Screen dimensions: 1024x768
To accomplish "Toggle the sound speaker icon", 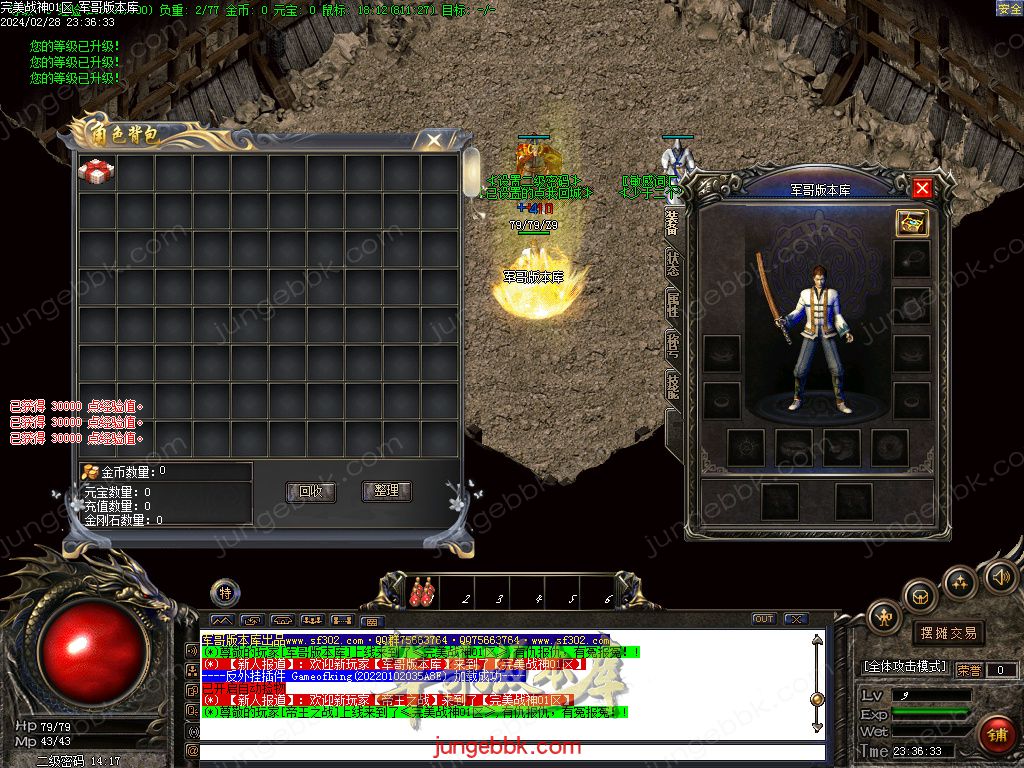I will 1000,576.
